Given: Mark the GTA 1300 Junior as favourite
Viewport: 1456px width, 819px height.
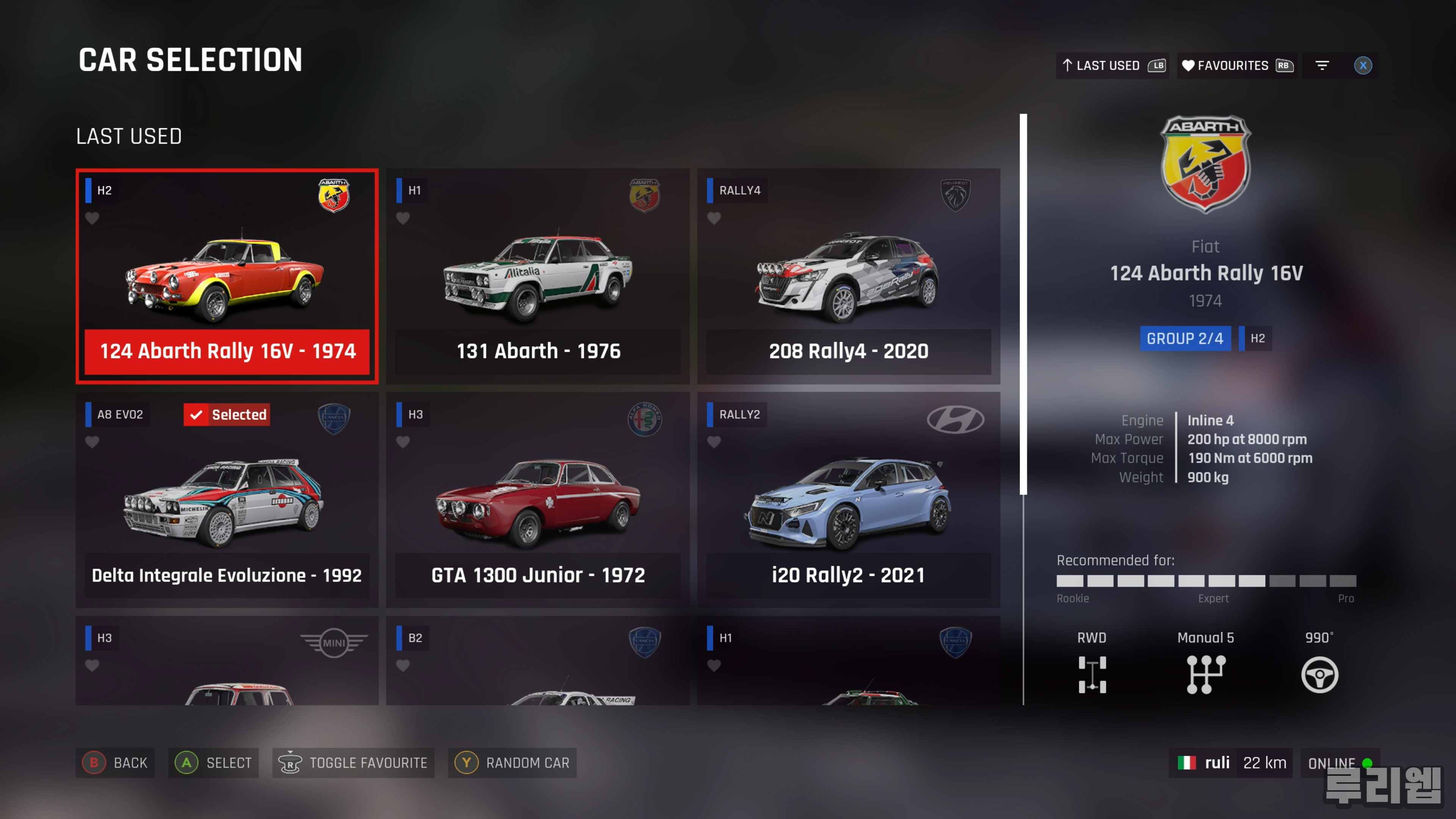Looking at the screenshot, I should pyautogui.click(x=402, y=441).
